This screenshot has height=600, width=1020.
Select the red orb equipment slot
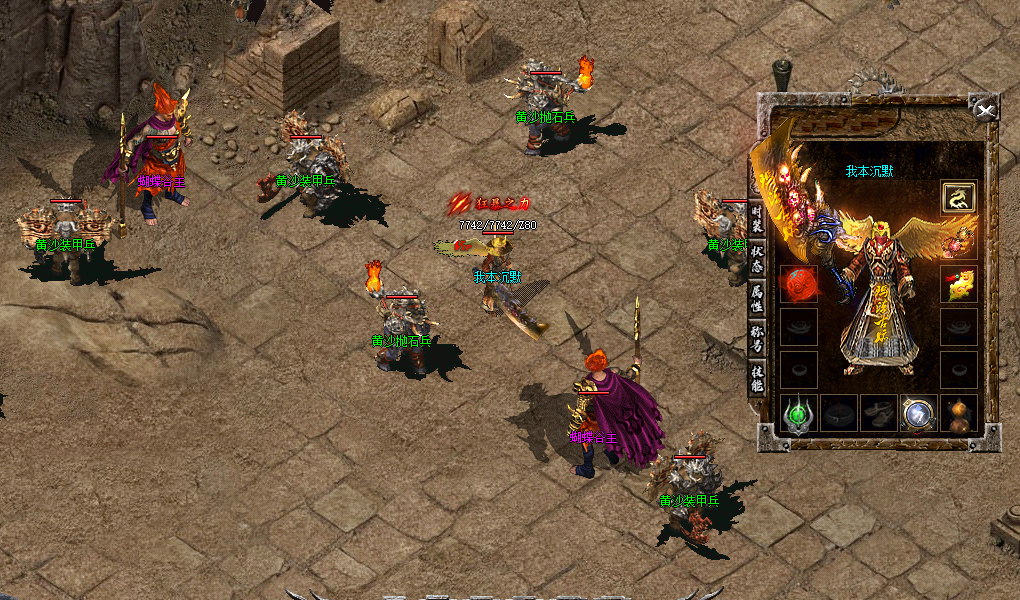coord(798,284)
